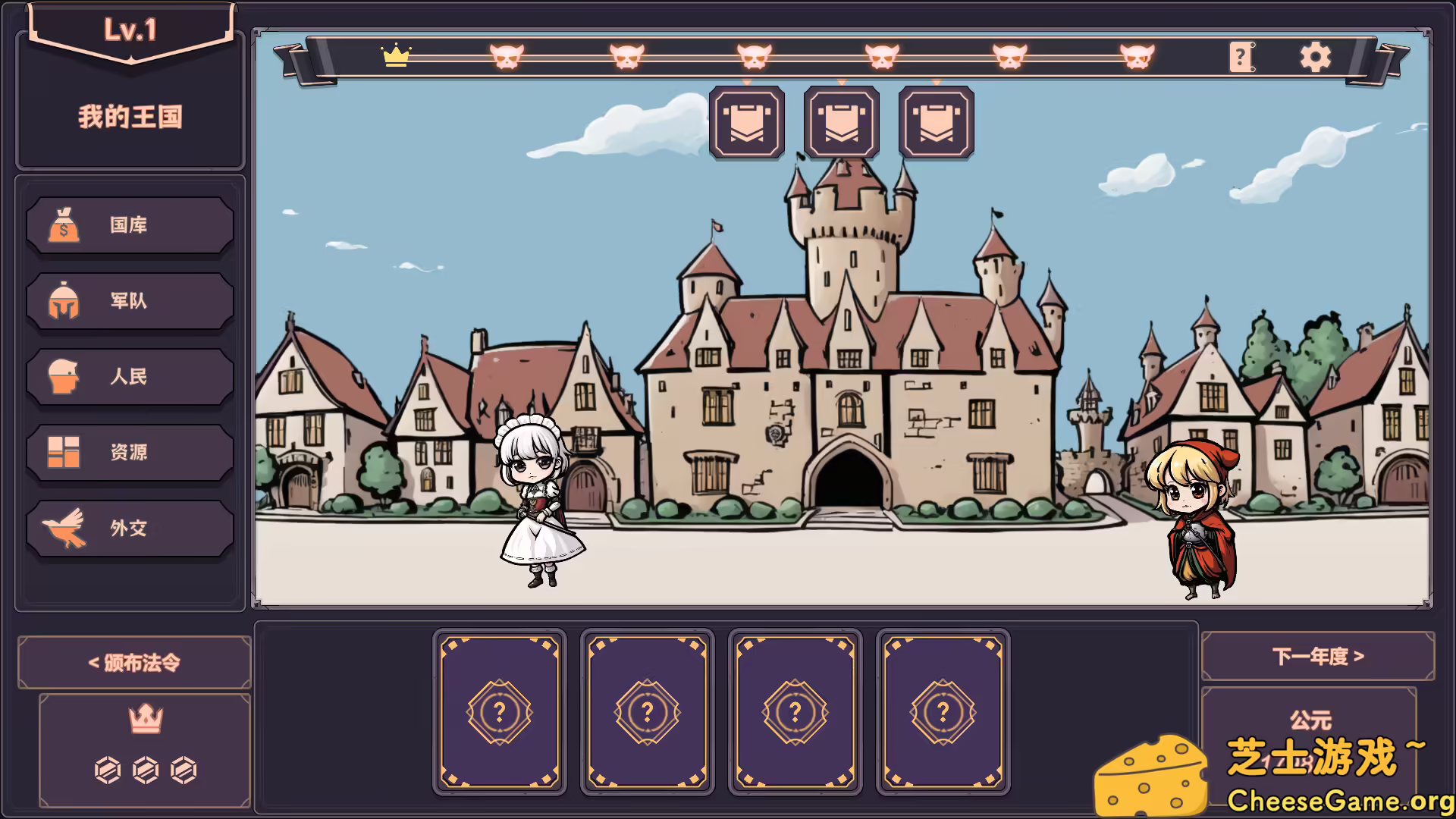This screenshot has height=819, width=1456.
Task: Select the gold crown marker on progress bar
Action: 395,56
